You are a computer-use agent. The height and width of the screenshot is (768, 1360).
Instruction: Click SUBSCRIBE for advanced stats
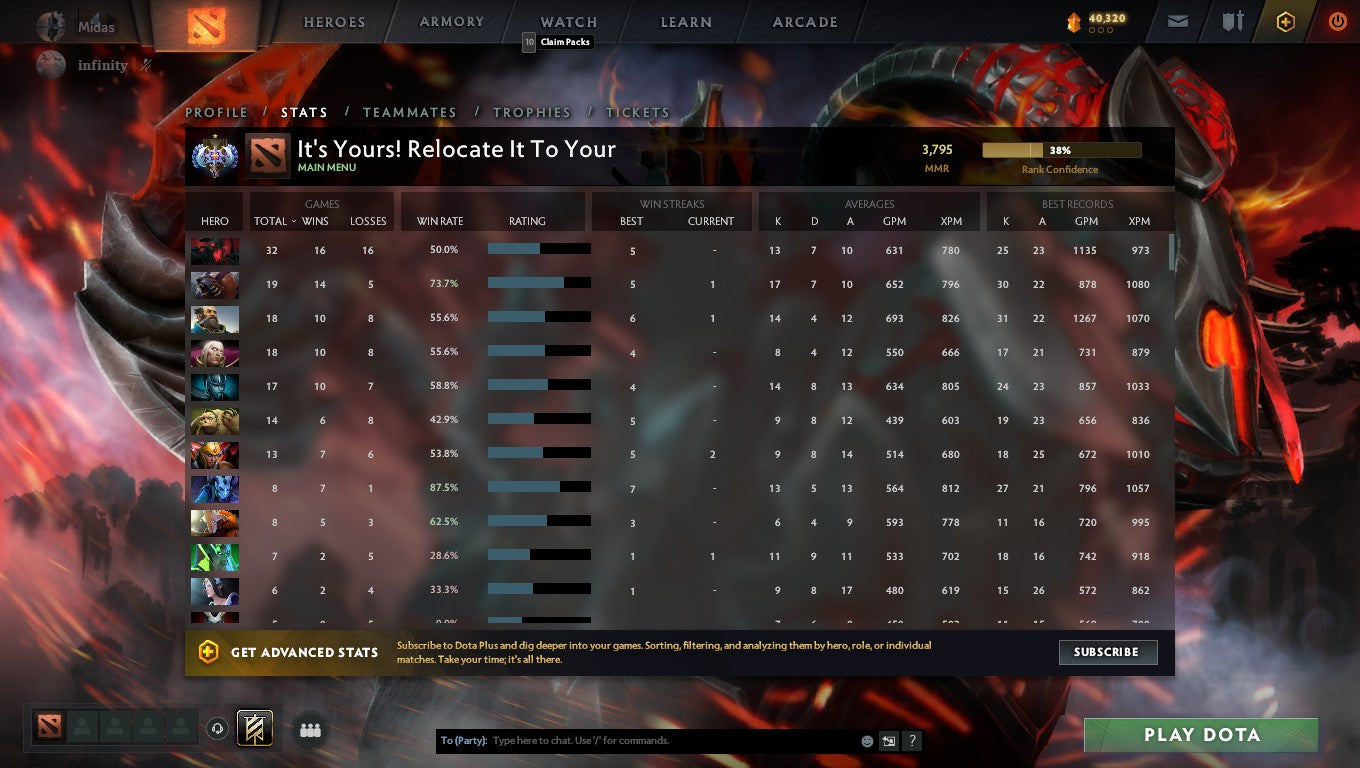point(1108,652)
